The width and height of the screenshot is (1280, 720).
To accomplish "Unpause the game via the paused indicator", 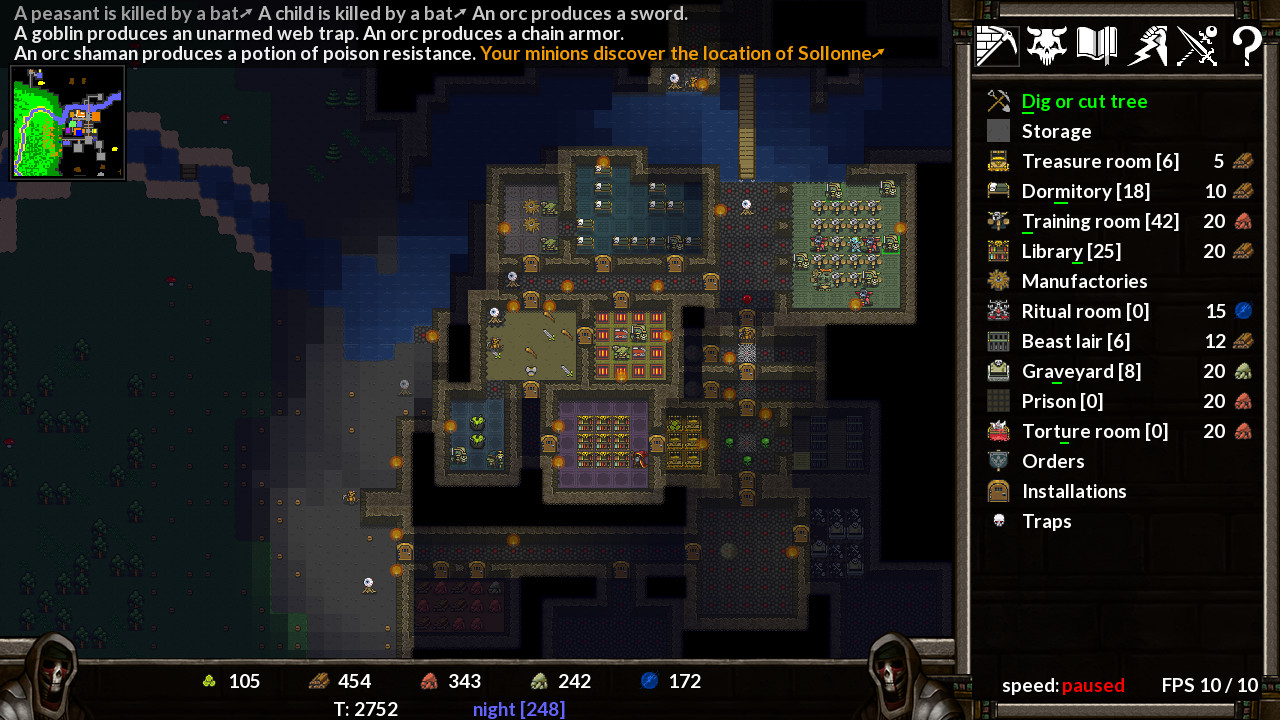I will (1093, 686).
